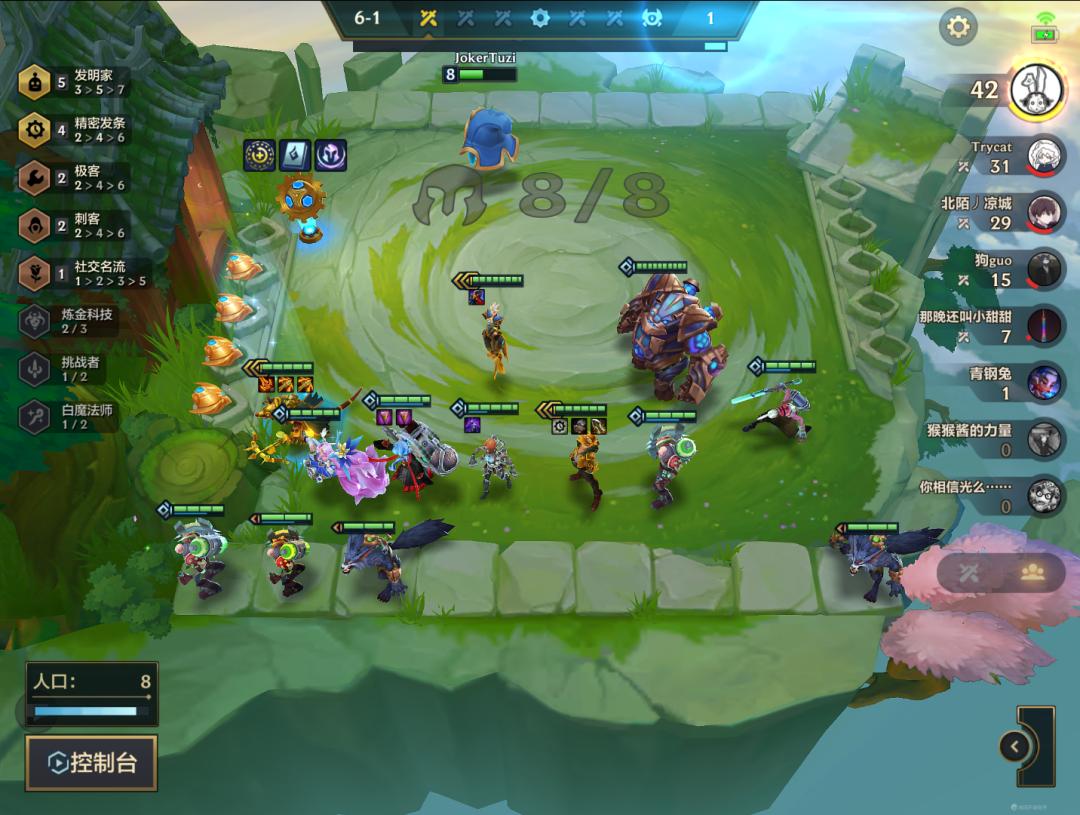Image resolution: width=1080 pixels, height=815 pixels.
Task: Select the 极客 trait entry
Action: pos(36,178)
